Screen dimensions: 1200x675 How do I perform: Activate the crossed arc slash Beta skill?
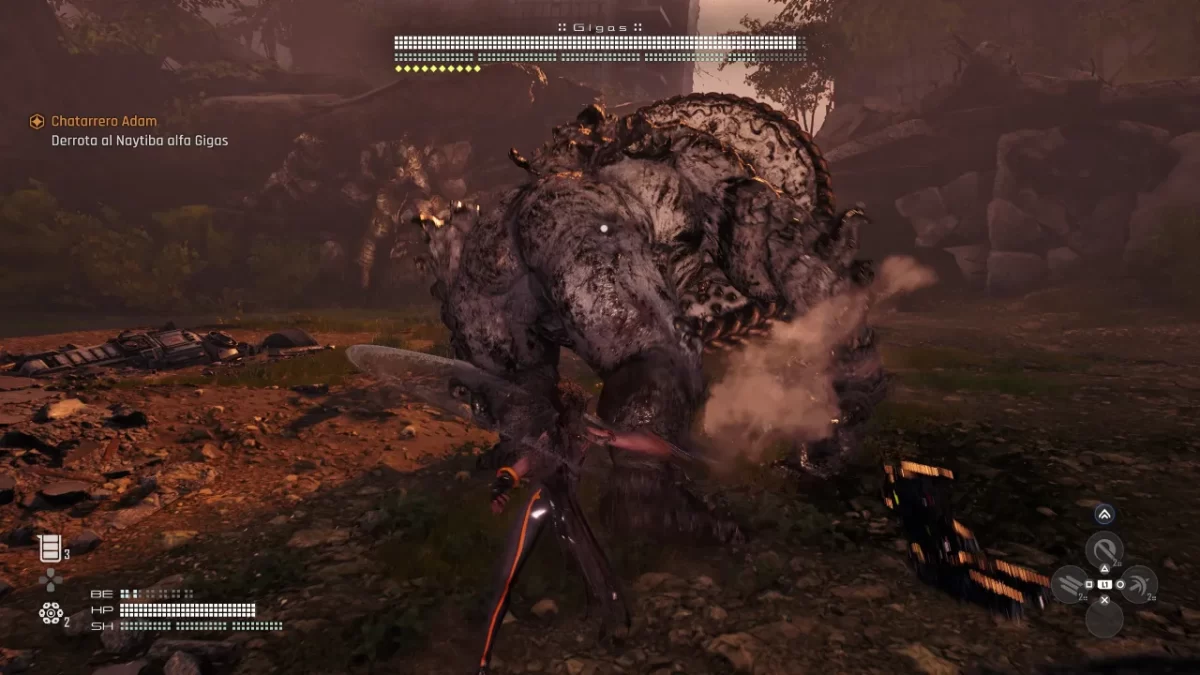coord(1138,584)
